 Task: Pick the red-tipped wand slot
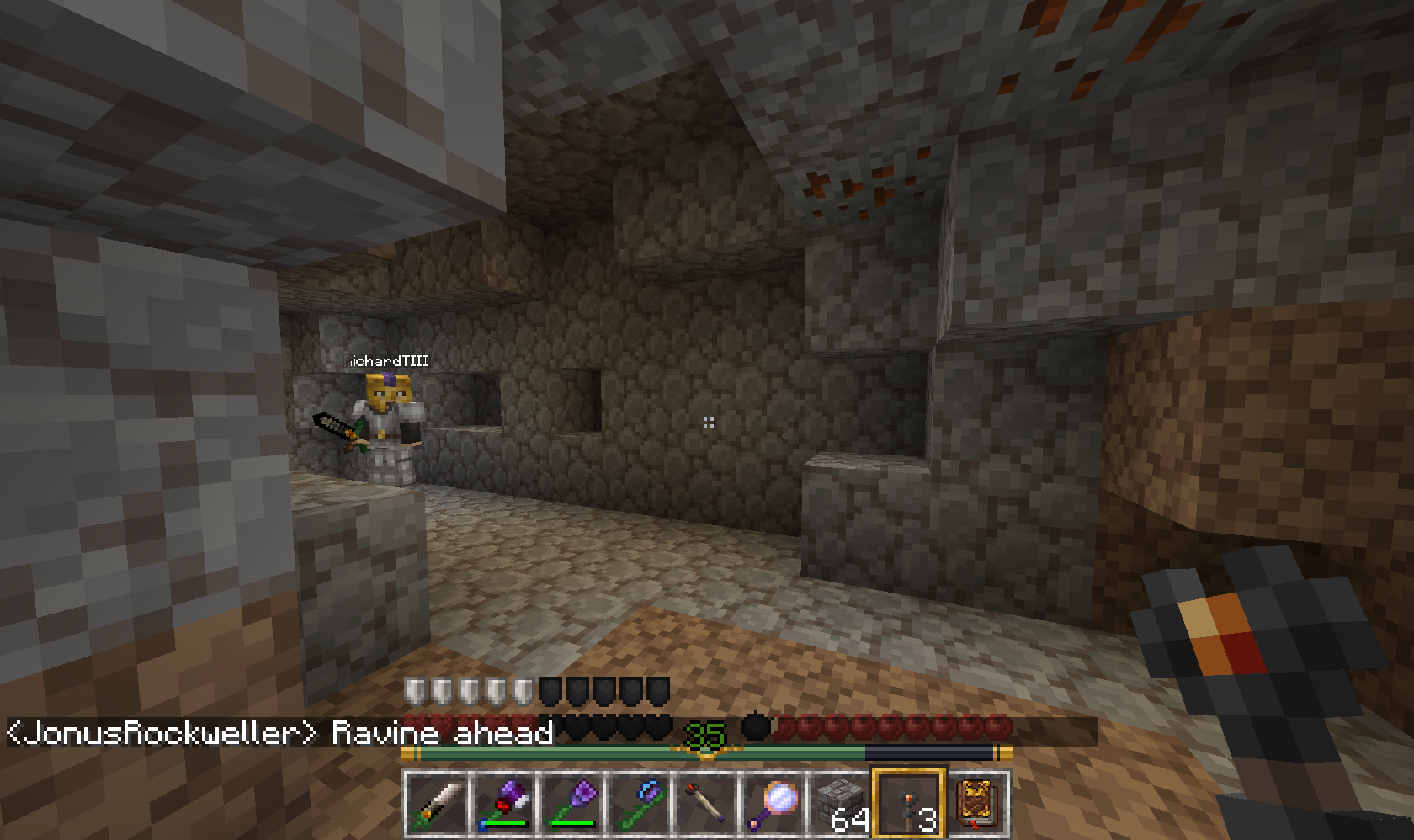[x=705, y=805]
